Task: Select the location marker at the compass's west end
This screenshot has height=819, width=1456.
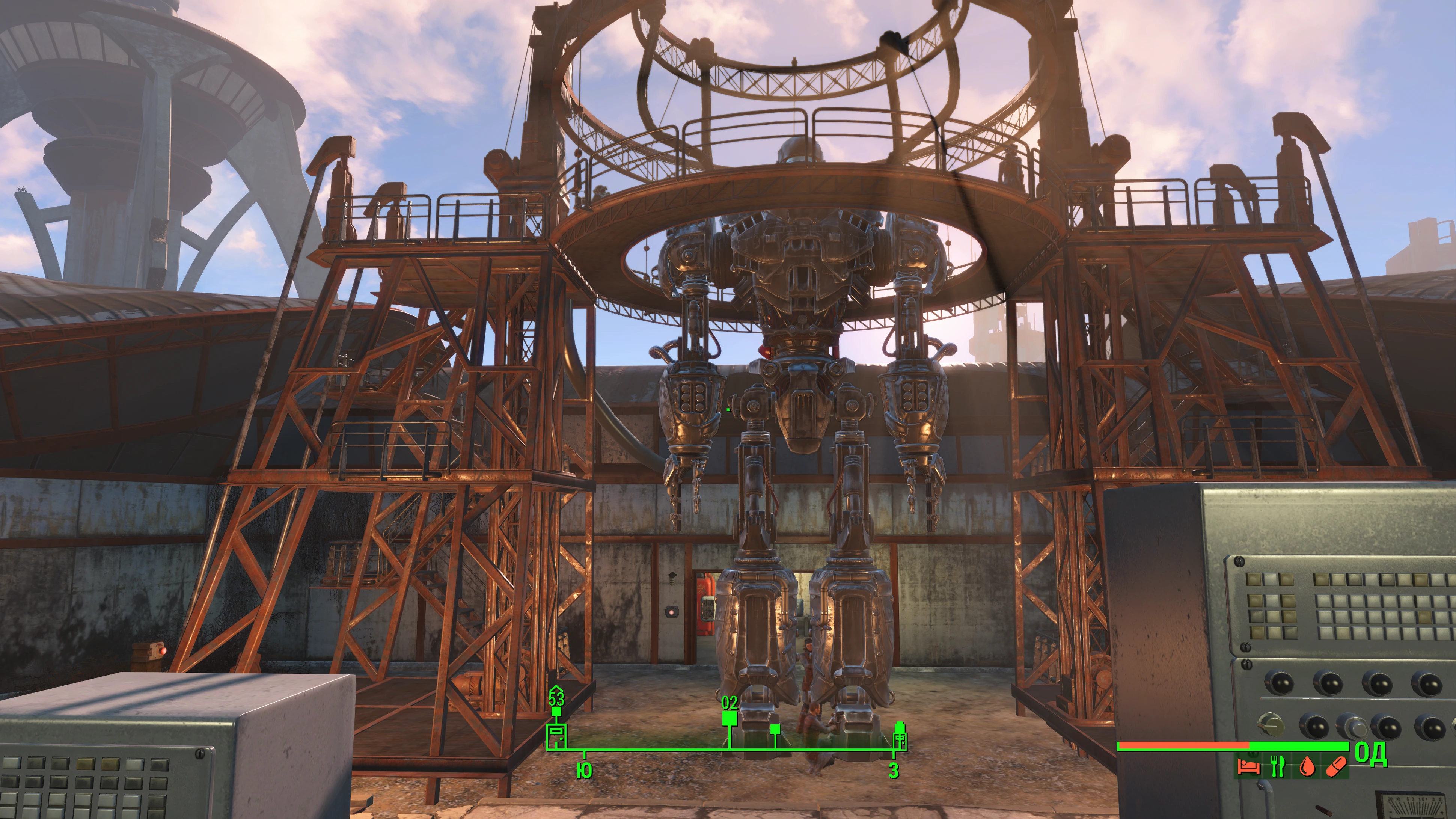Action: 900,737
